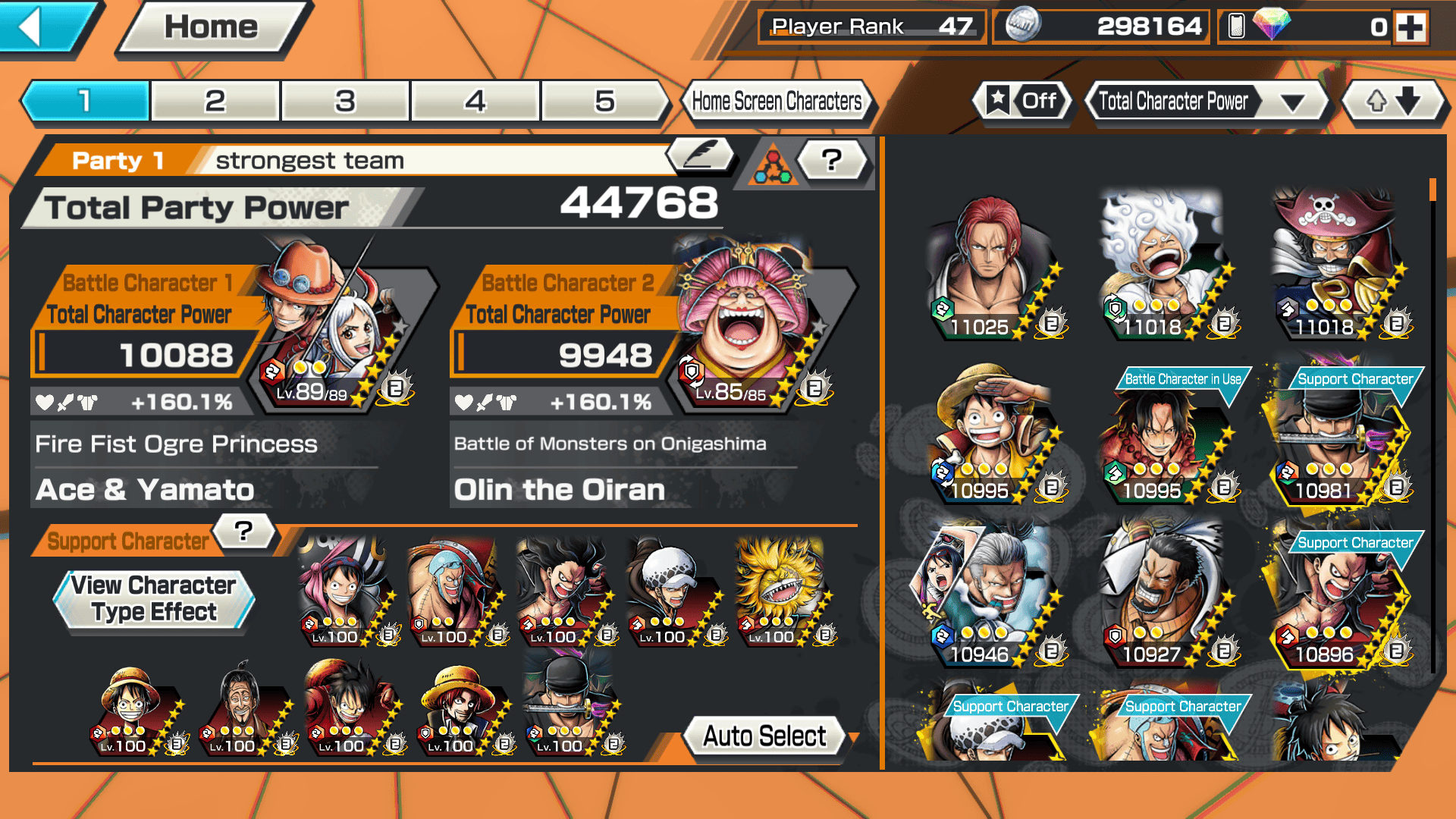Edit the party name with feather pen
The height and width of the screenshot is (819, 1456).
point(701,155)
